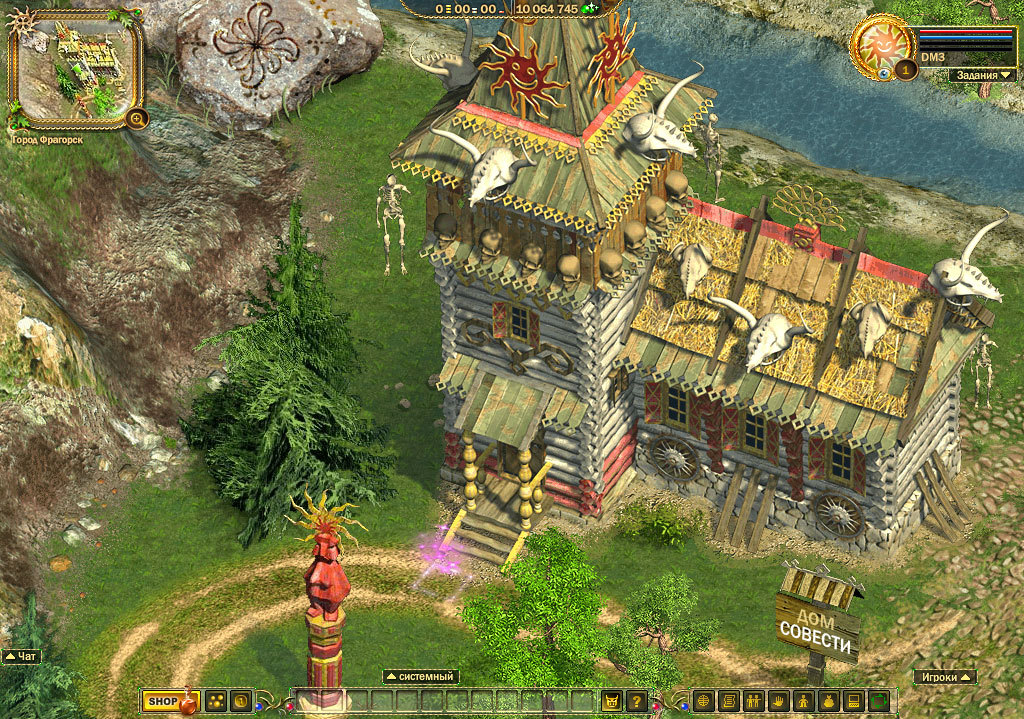
Task: Click the computer screen settings icon
Action: pos(854,702)
